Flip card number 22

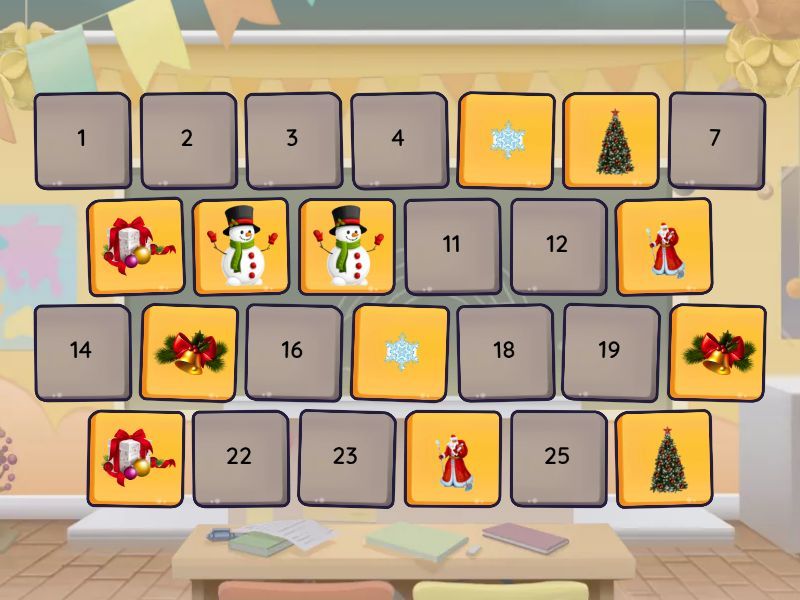pyautogui.click(x=240, y=458)
